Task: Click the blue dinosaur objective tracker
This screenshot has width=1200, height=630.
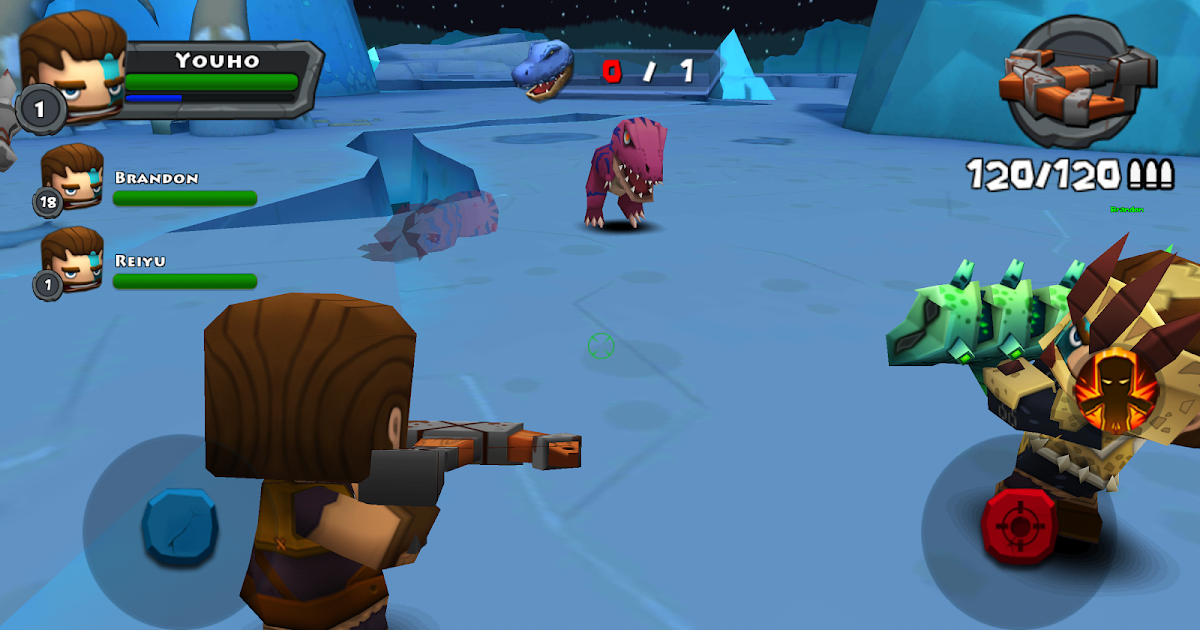Action: coord(545,69)
